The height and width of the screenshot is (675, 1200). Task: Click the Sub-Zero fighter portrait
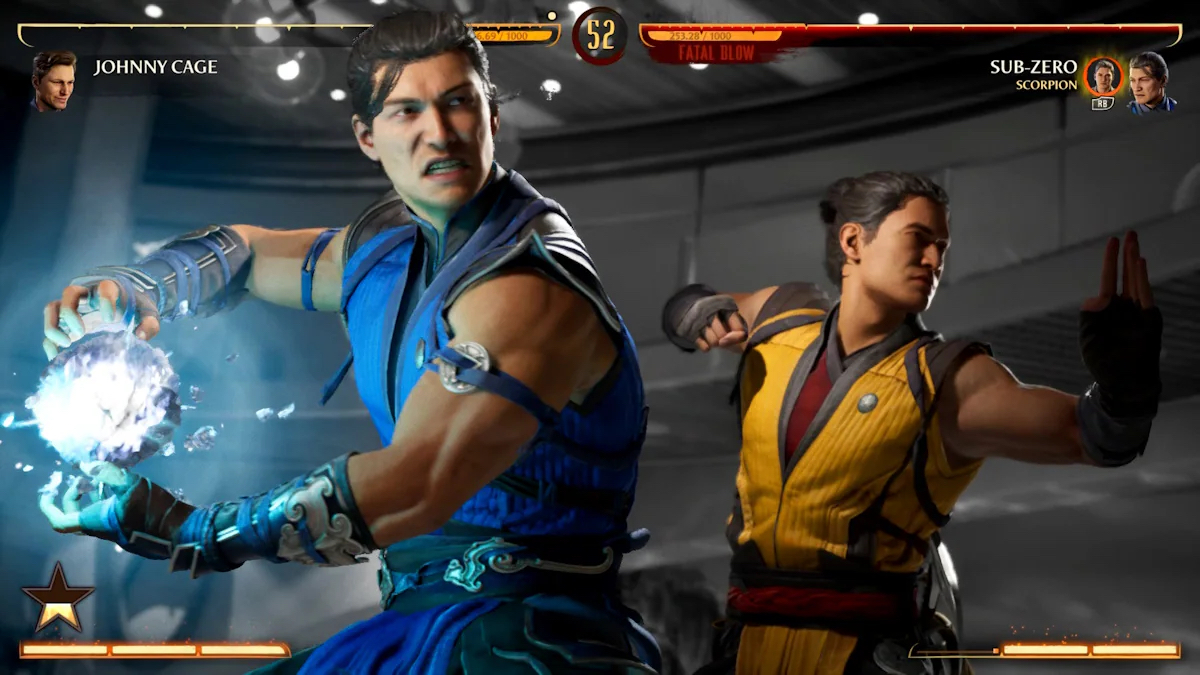tap(1150, 81)
